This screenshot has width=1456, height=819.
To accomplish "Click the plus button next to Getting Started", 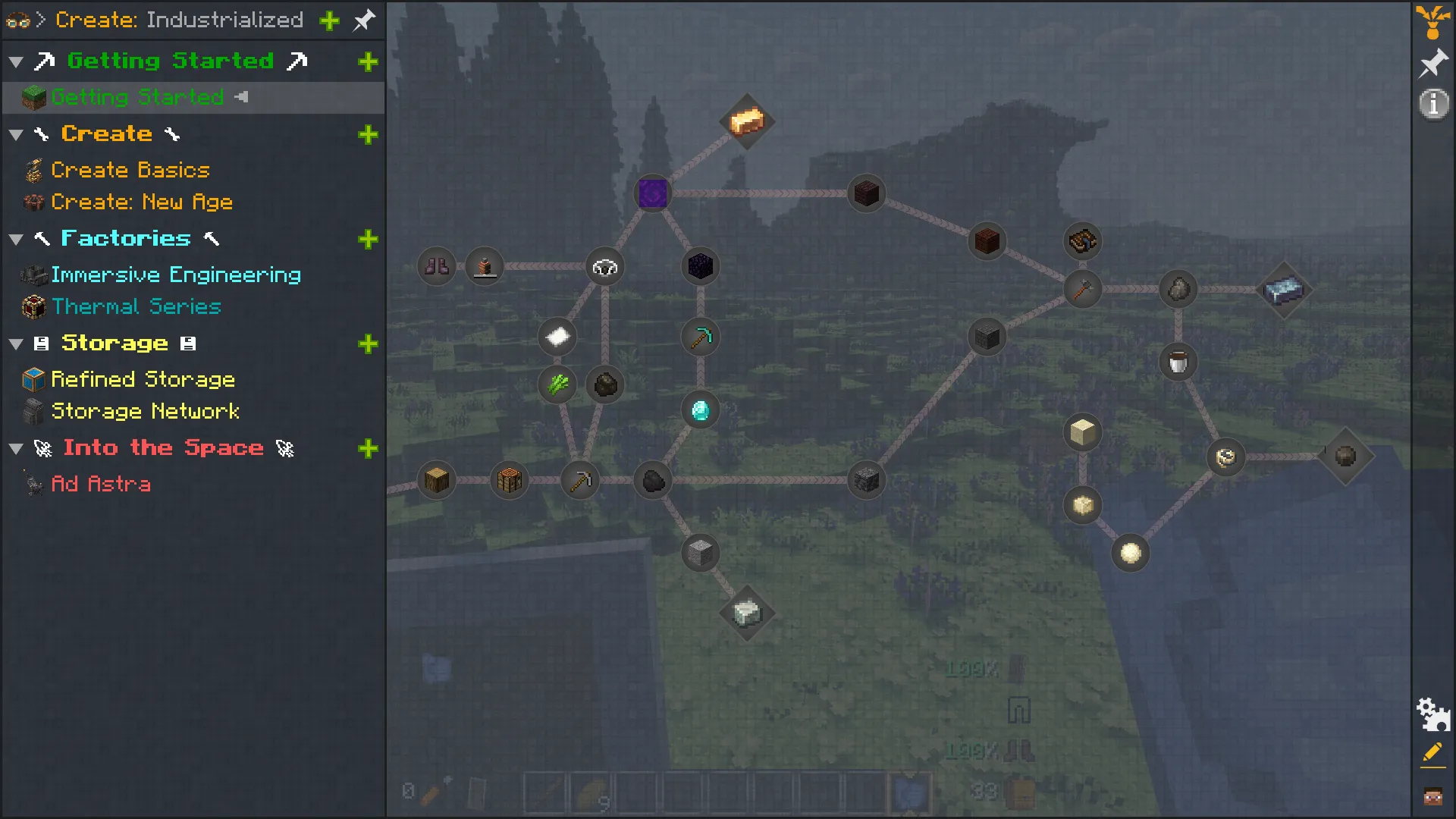I will click(x=369, y=61).
